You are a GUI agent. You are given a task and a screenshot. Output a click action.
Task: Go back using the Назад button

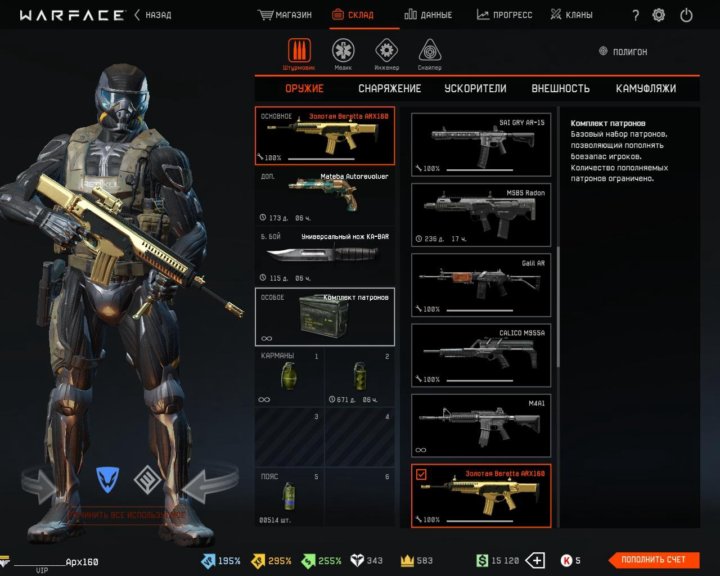tap(152, 15)
